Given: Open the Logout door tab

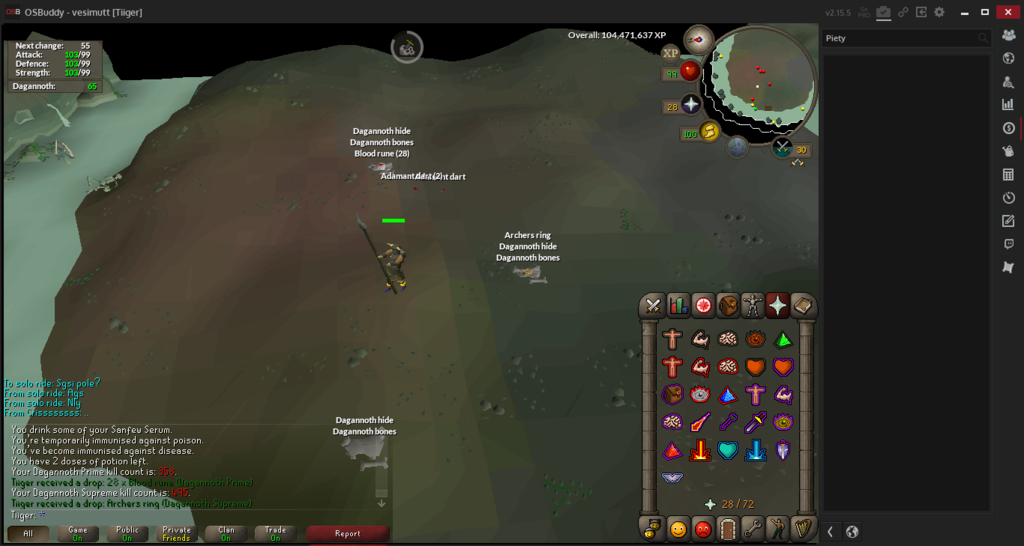Looking at the screenshot, I should coord(728,528).
